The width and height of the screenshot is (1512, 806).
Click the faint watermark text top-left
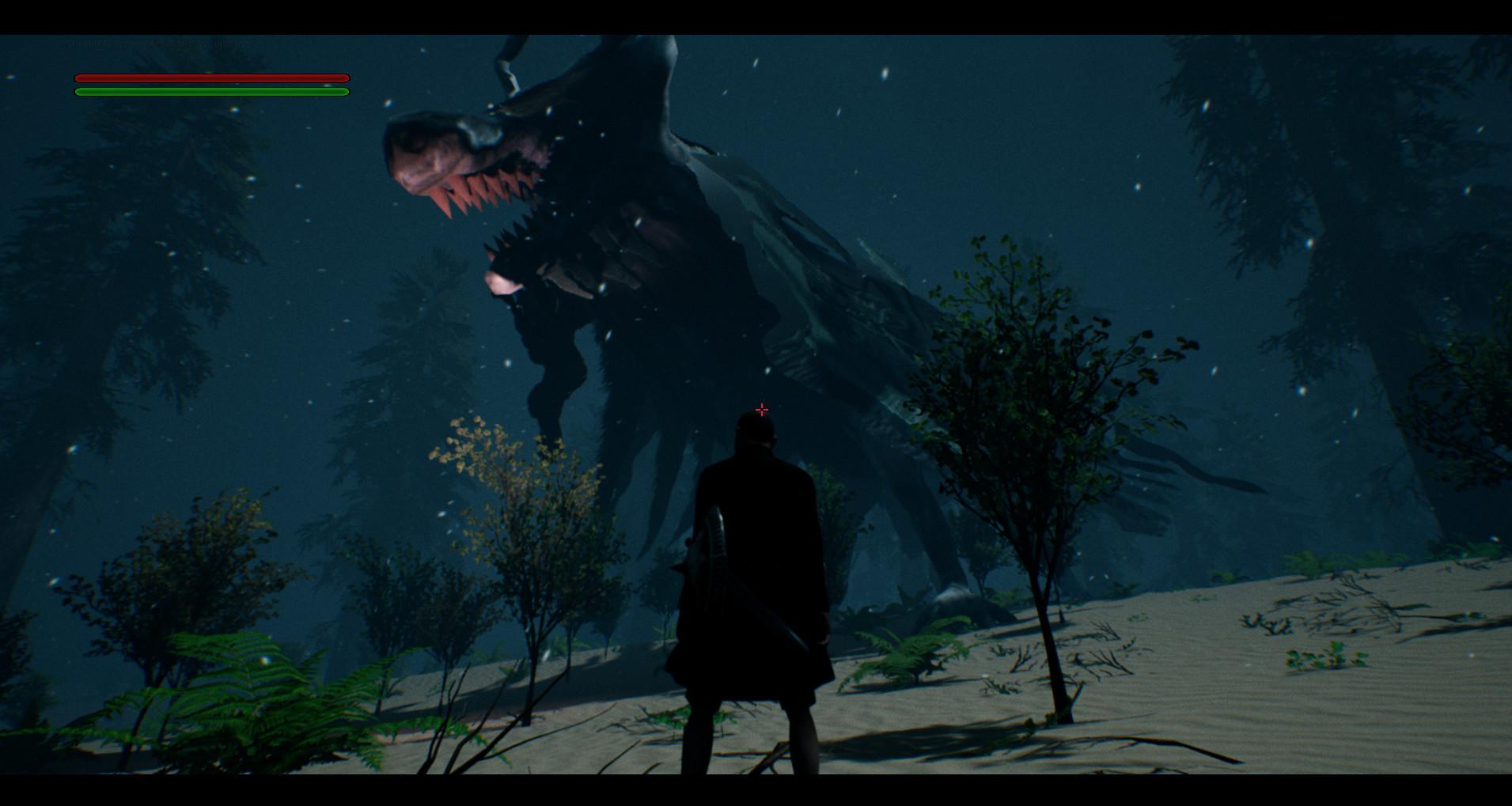(x=158, y=45)
